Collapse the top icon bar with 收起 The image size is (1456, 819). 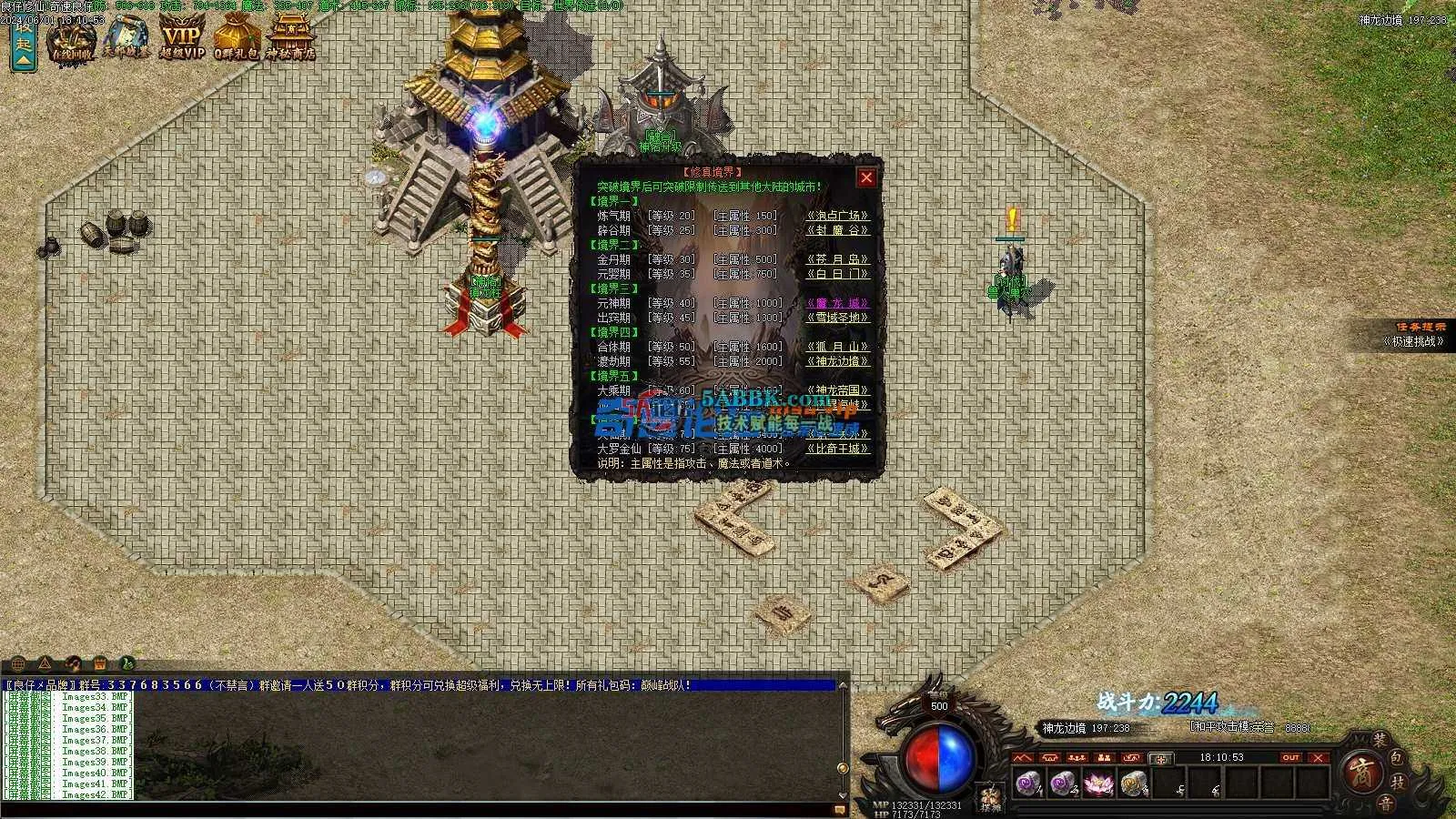[23, 44]
